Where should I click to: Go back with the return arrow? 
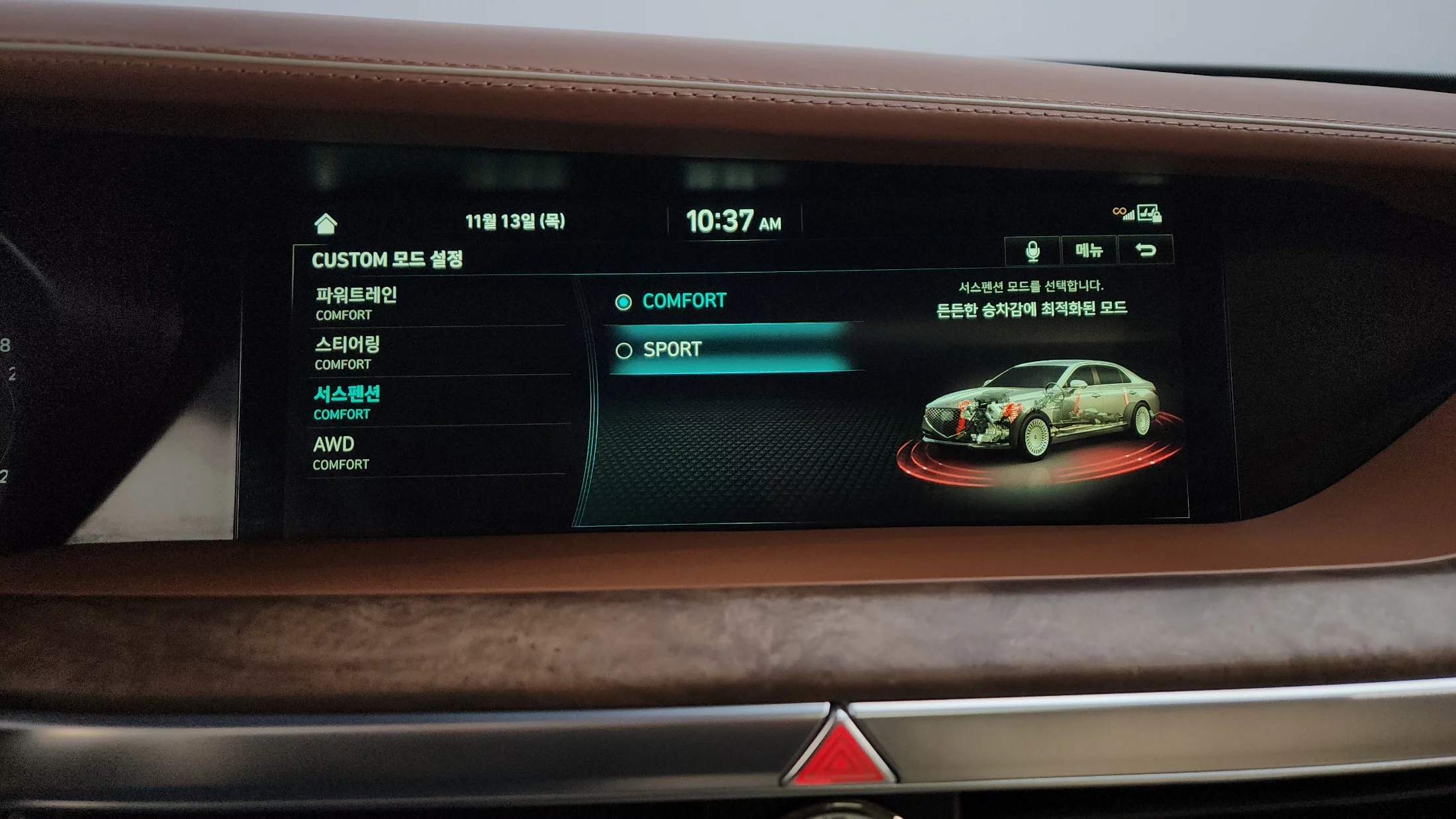coord(1146,250)
